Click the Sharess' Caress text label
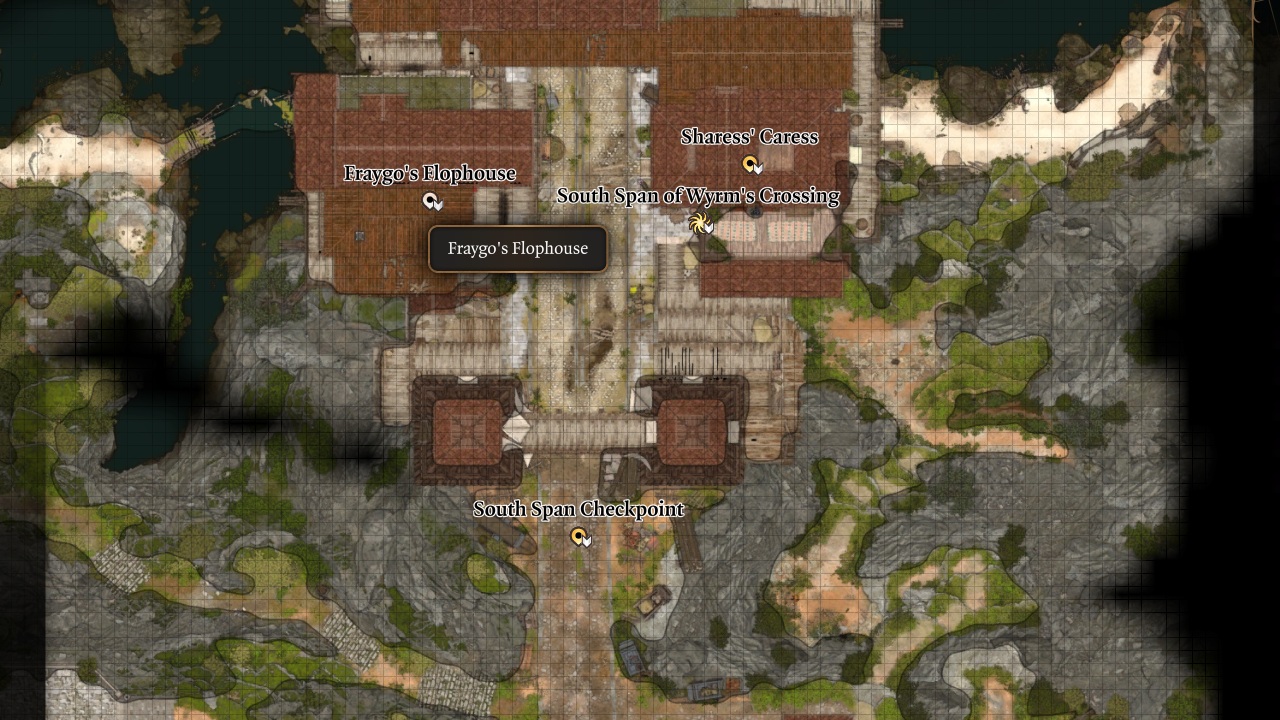1280x720 pixels. (x=749, y=137)
